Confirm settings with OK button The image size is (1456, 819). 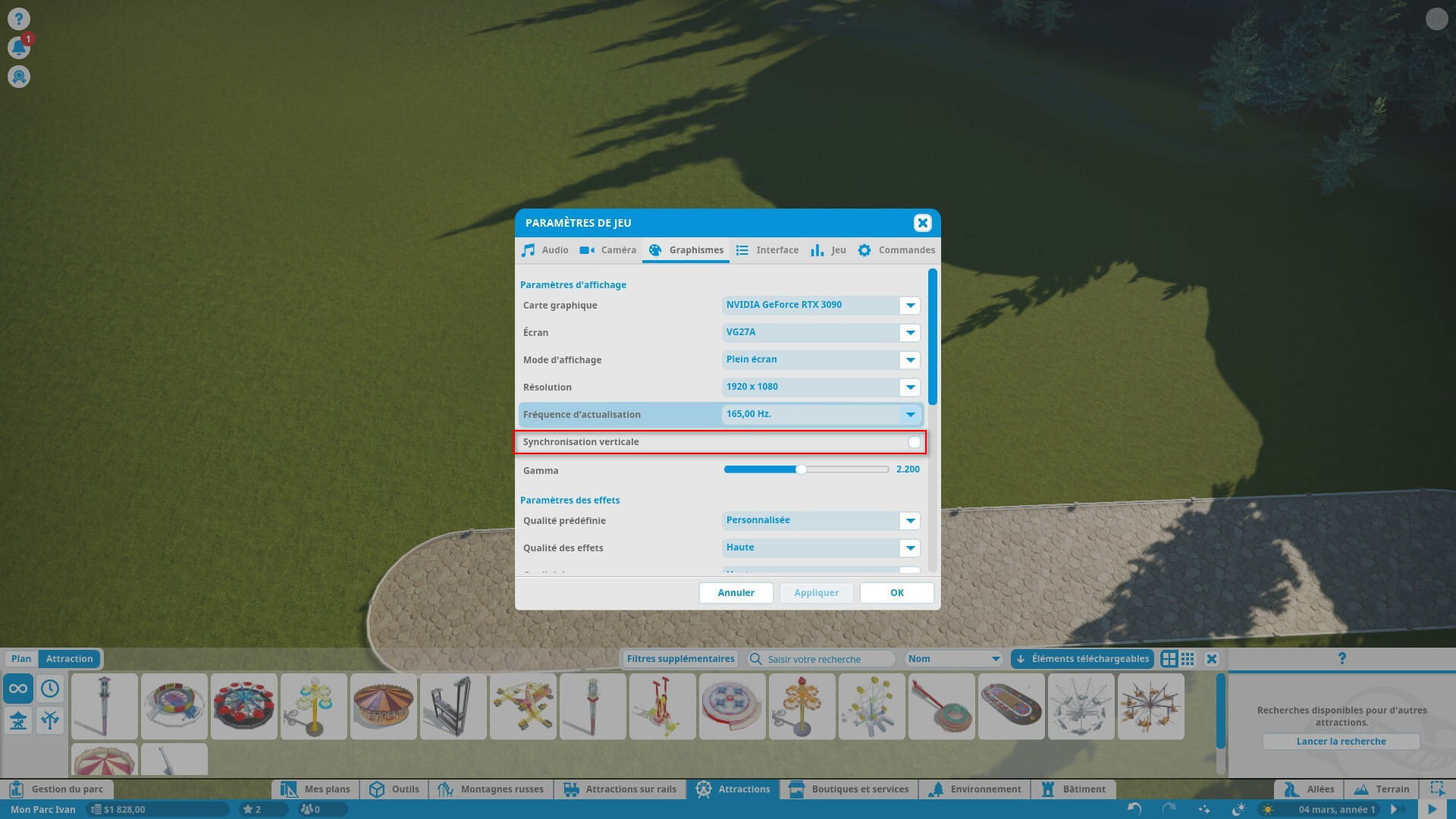pos(896,593)
